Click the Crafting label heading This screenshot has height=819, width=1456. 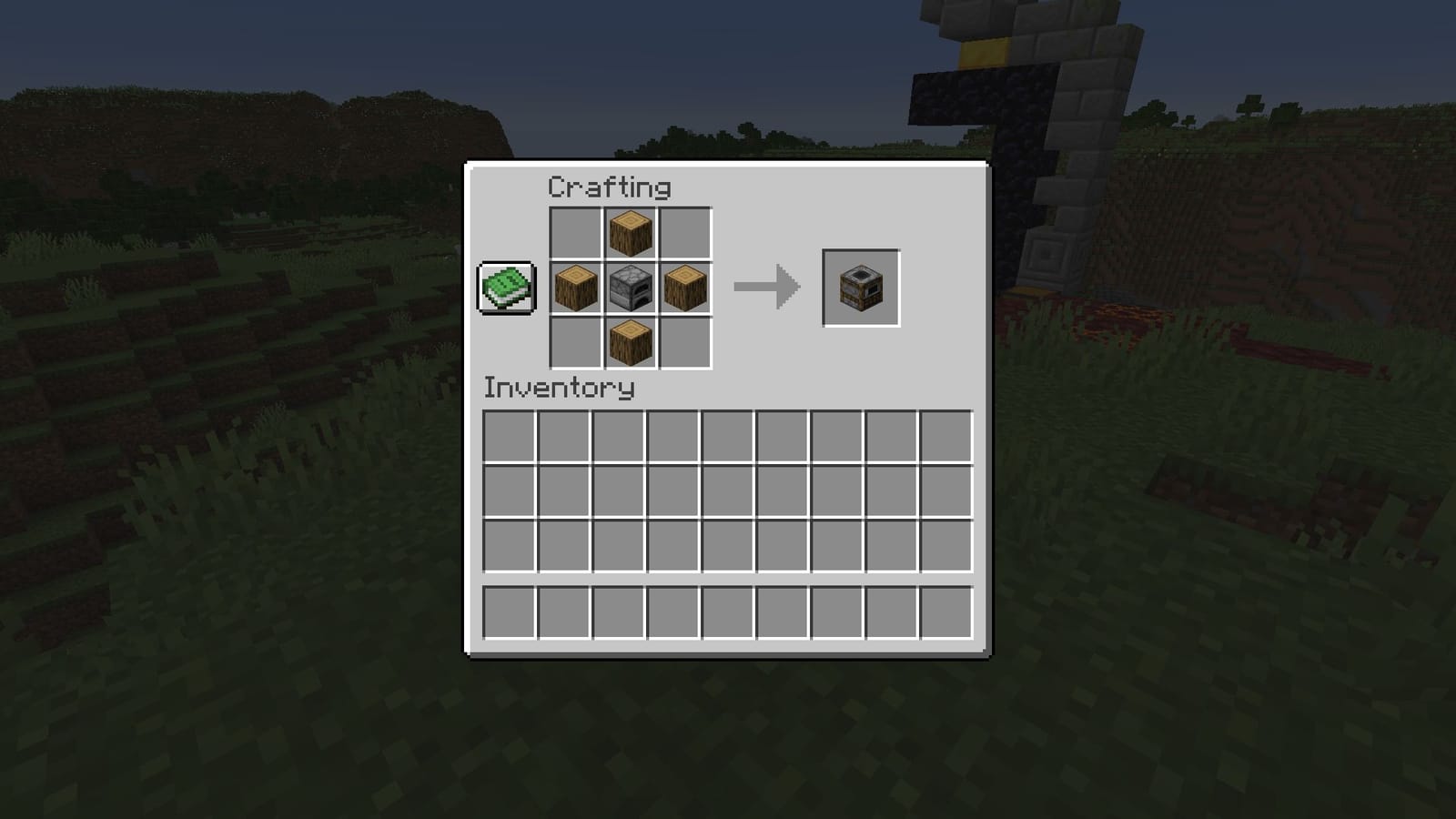[608, 187]
